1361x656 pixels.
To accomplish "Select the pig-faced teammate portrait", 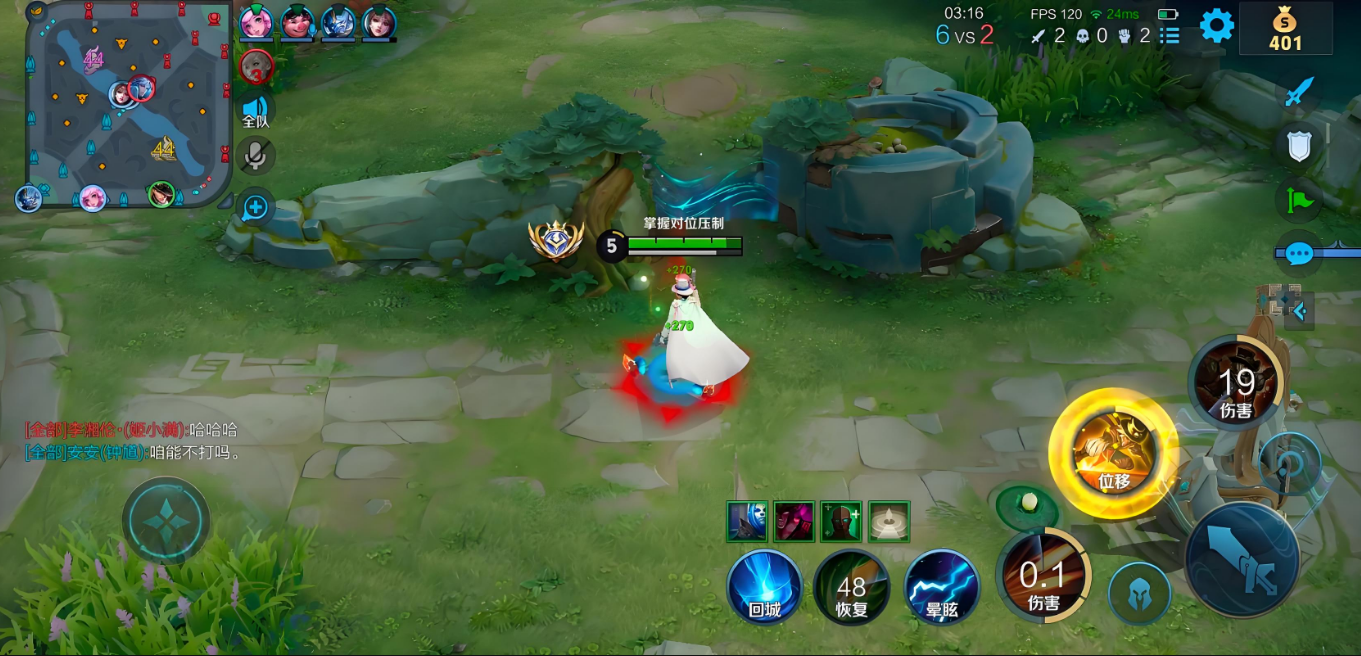I will point(297,22).
